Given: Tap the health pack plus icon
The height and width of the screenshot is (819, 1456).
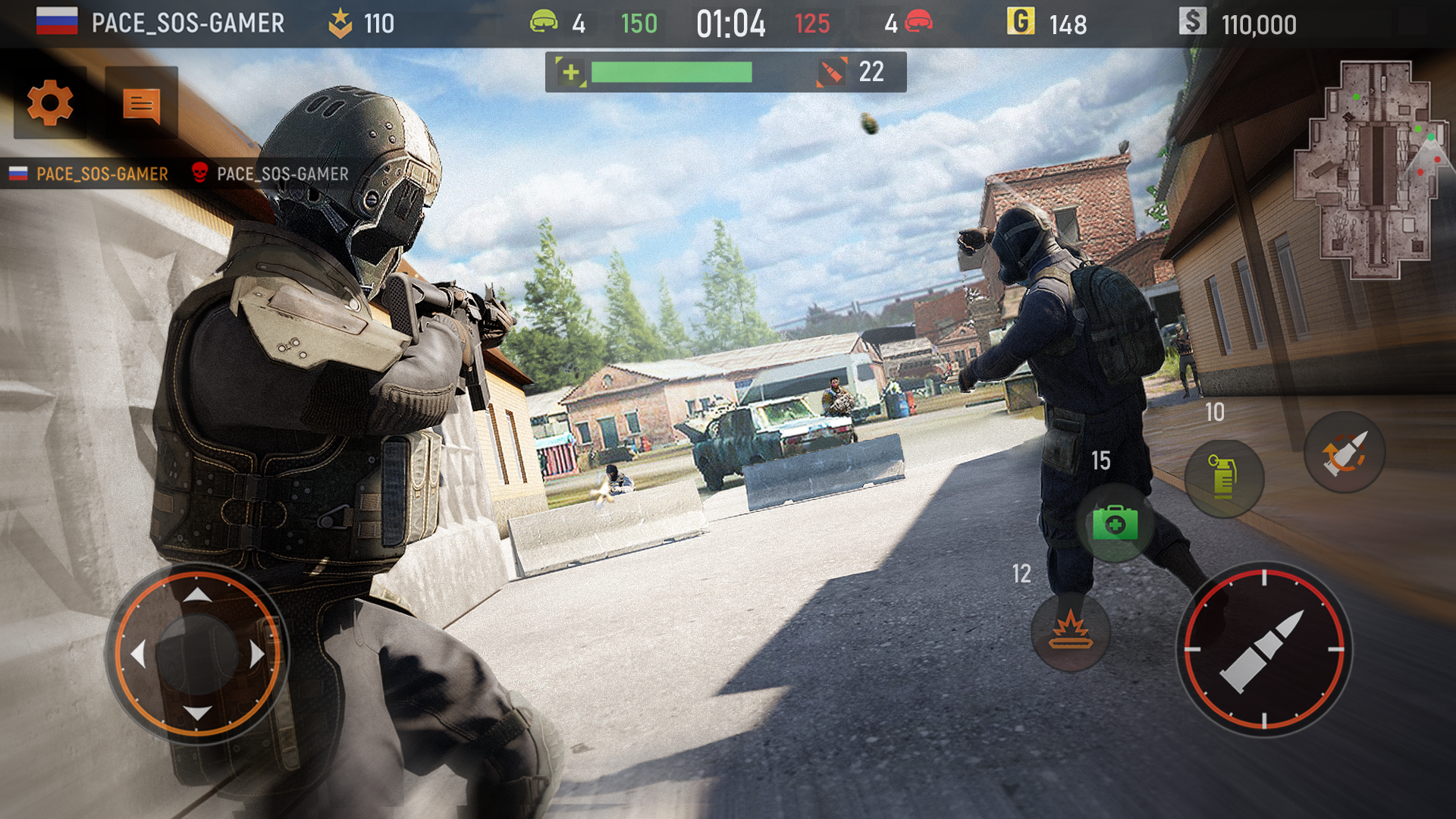Looking at the screenshot, I should [x=573, y=74].
